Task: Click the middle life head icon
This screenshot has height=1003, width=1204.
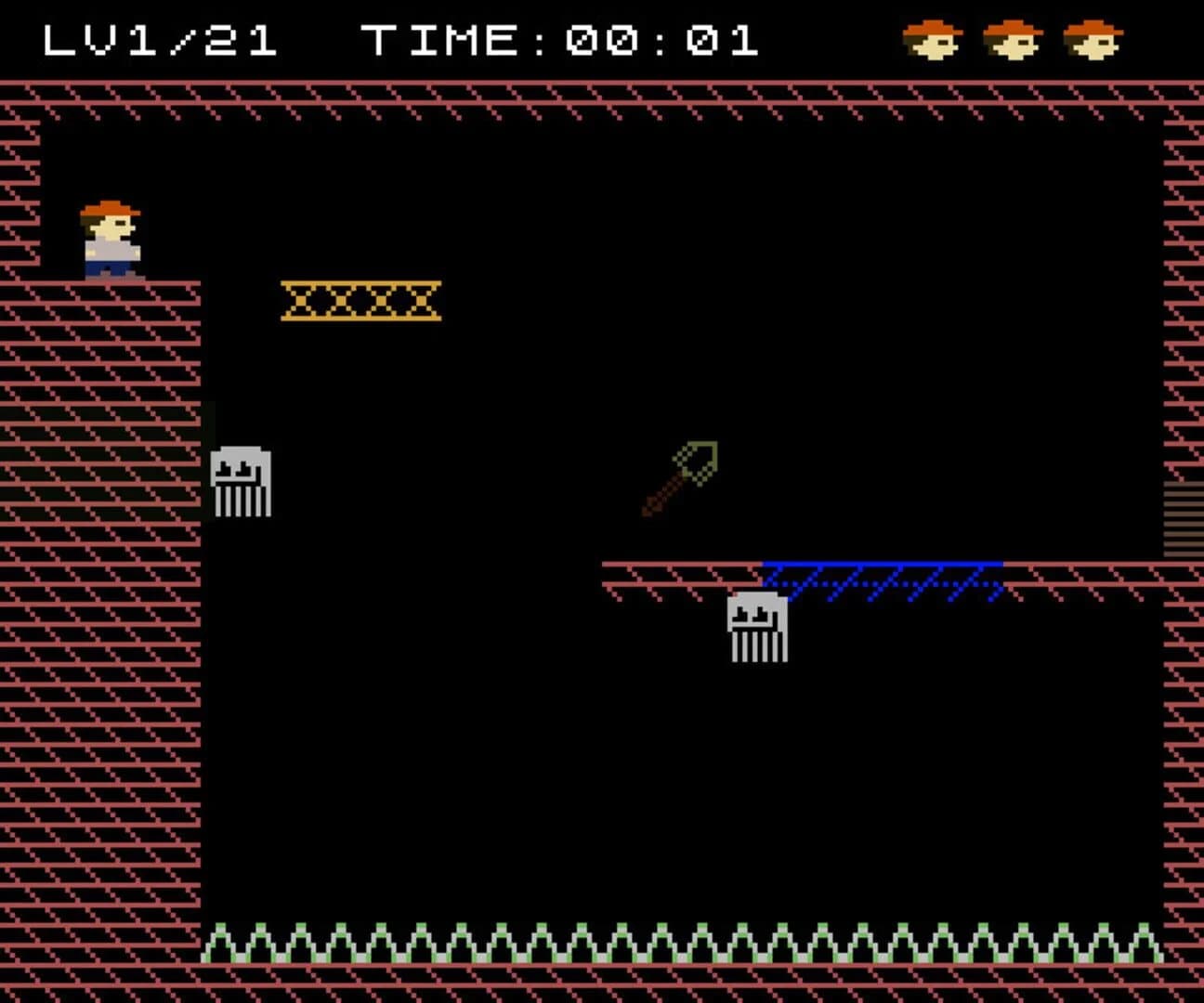Action: [1013, 39]
